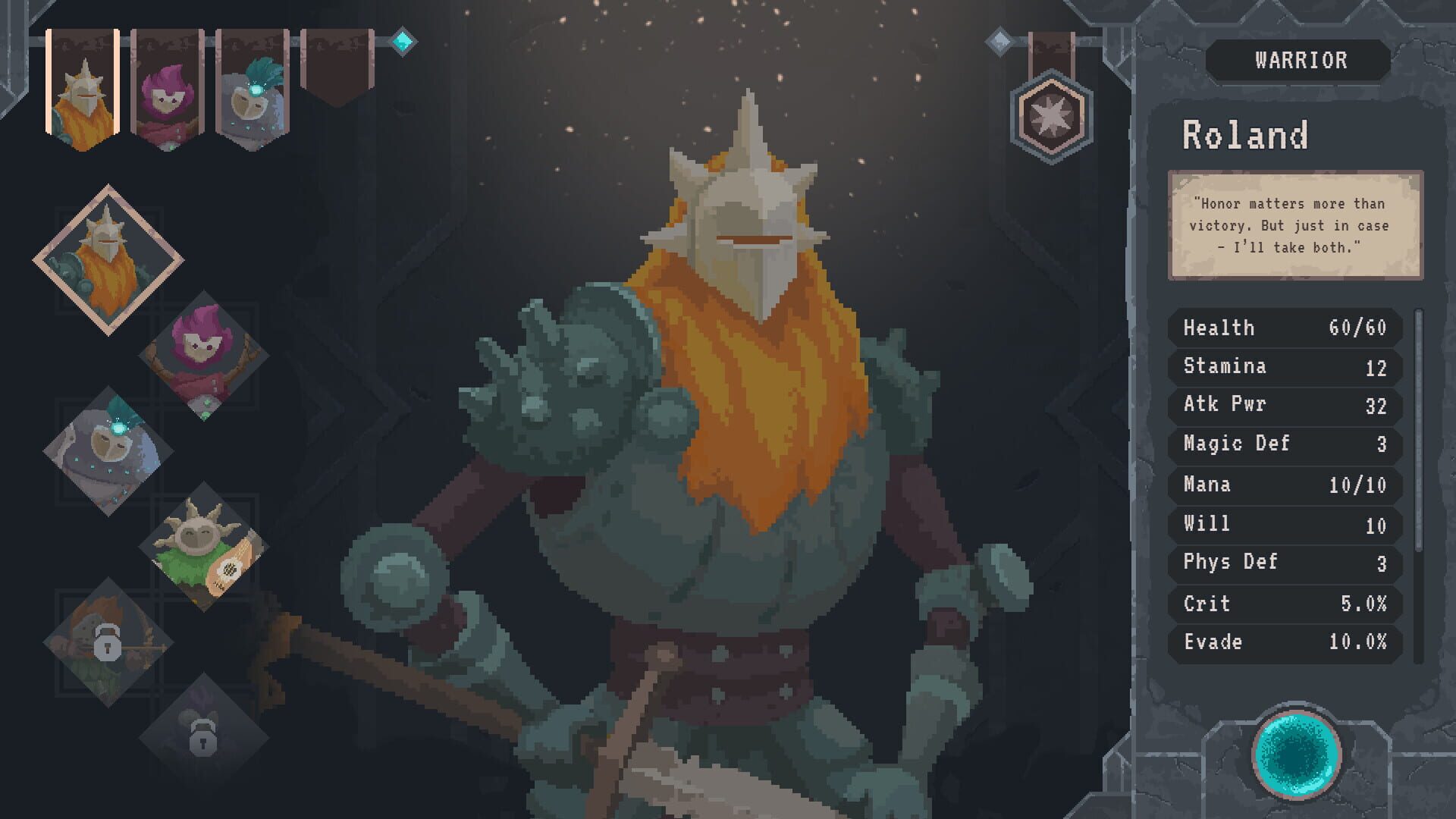This screenshot has height=819, width=1456.
Task: Click the Health 60/60 stat row
Action: click(1283, 328)
